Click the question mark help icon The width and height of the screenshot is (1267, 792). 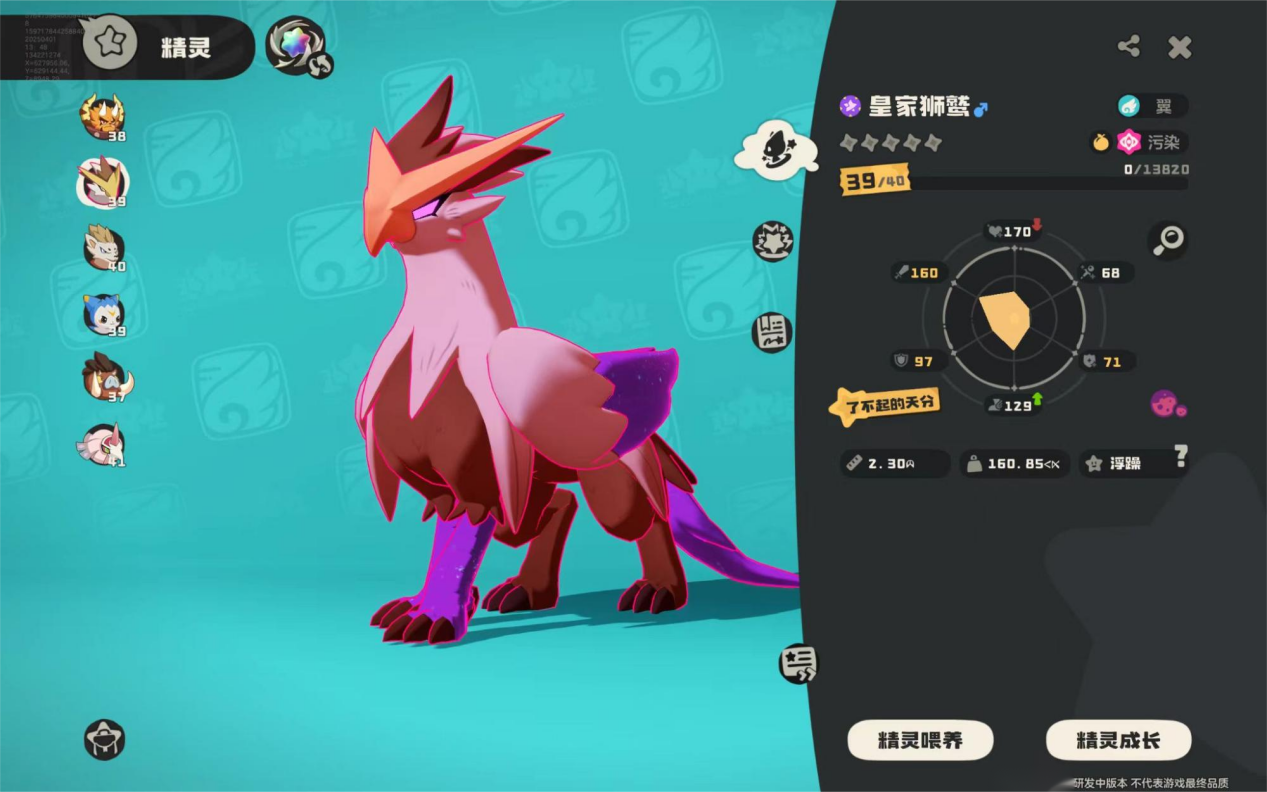(1181, 457)
